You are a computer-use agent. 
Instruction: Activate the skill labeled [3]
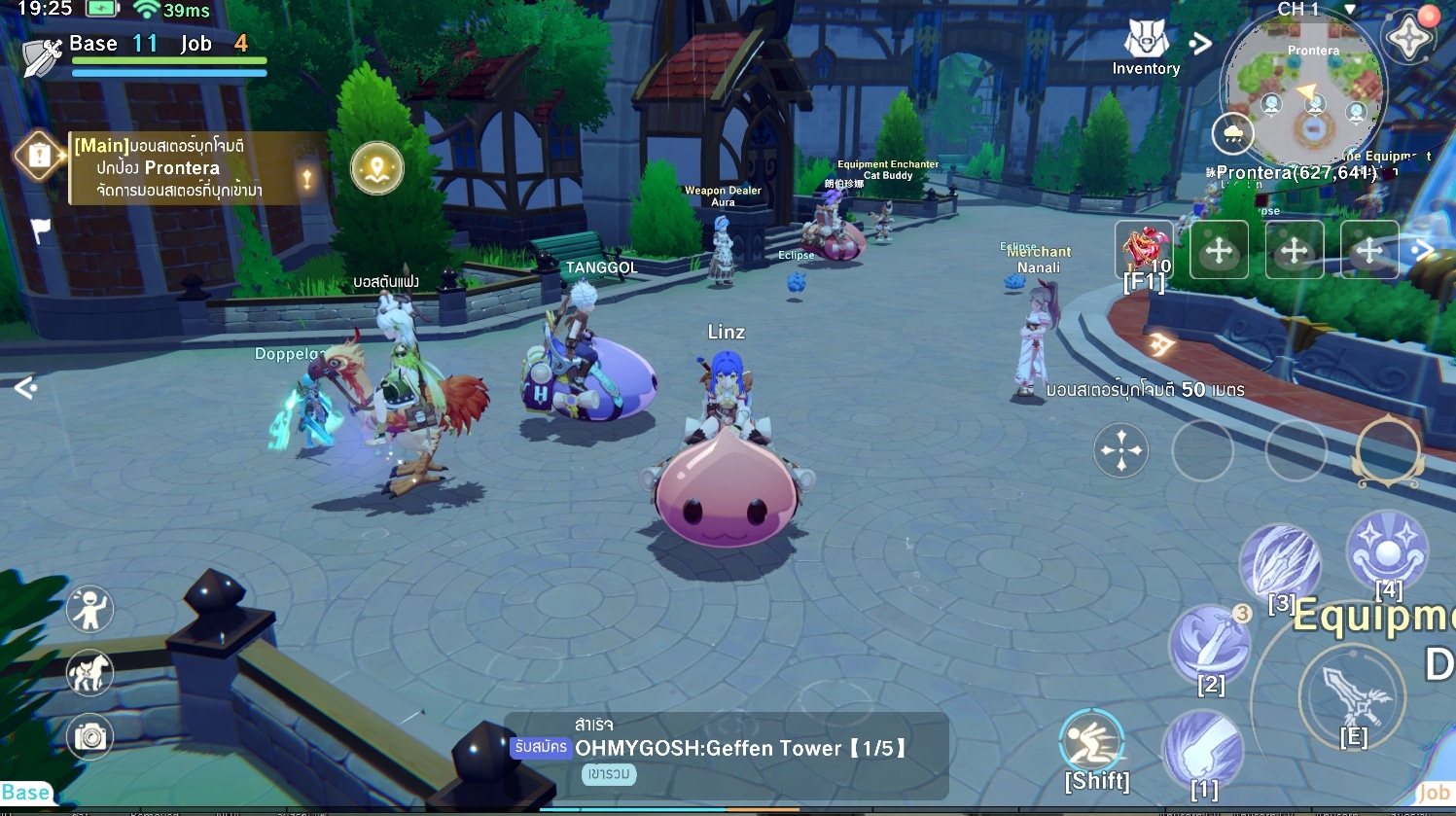coord(1280,564)
